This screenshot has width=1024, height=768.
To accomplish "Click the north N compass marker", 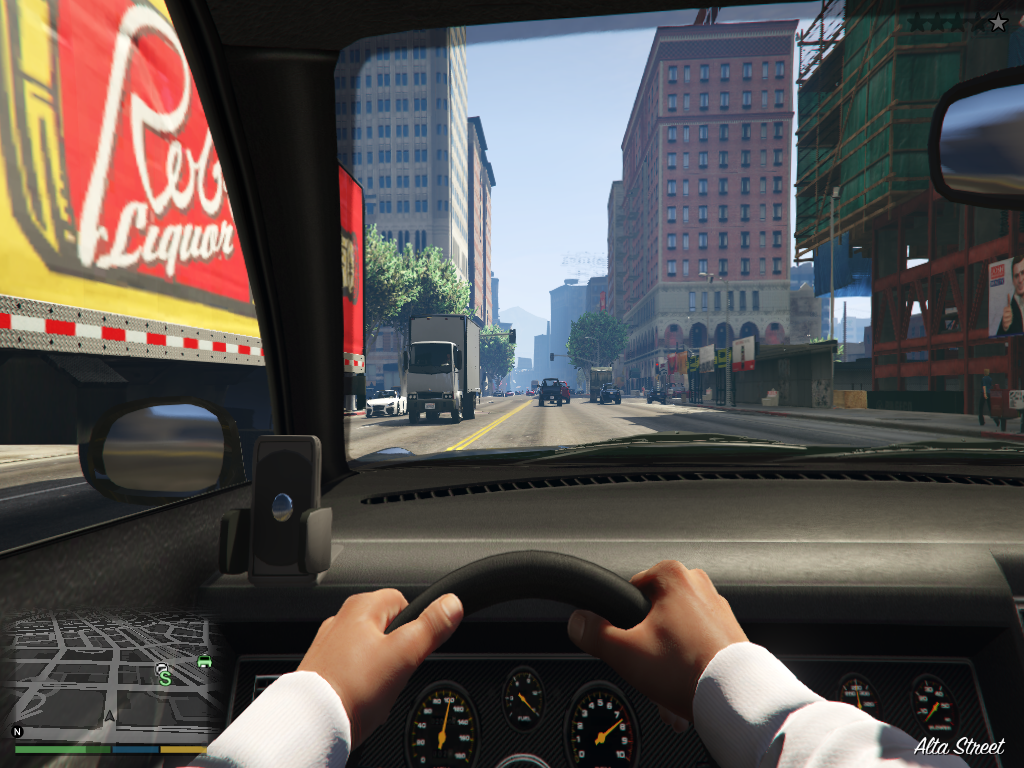I will (x=17, y=731).
